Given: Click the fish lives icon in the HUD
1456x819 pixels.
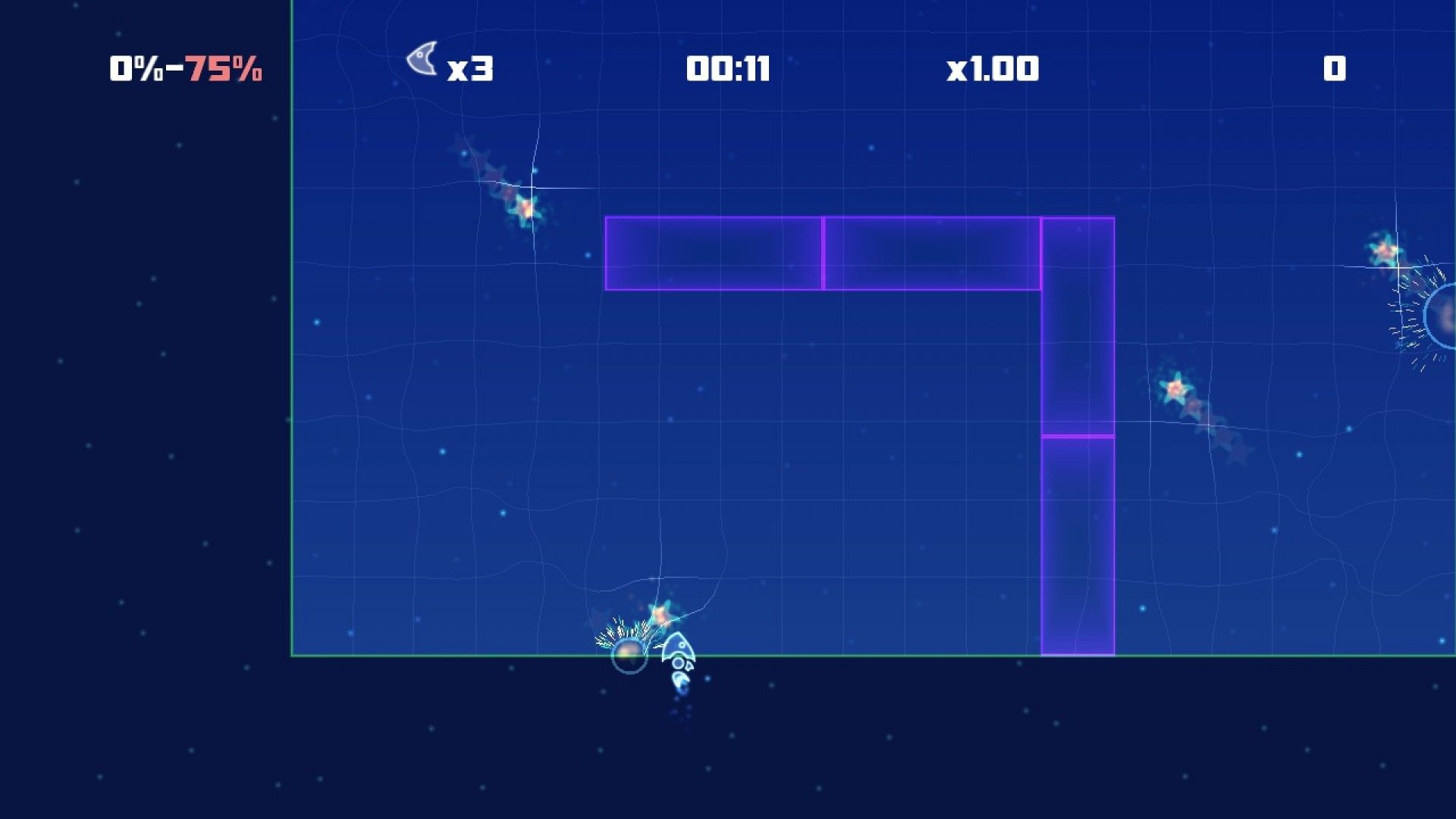Looking at the screenshot, I should 422,61.
